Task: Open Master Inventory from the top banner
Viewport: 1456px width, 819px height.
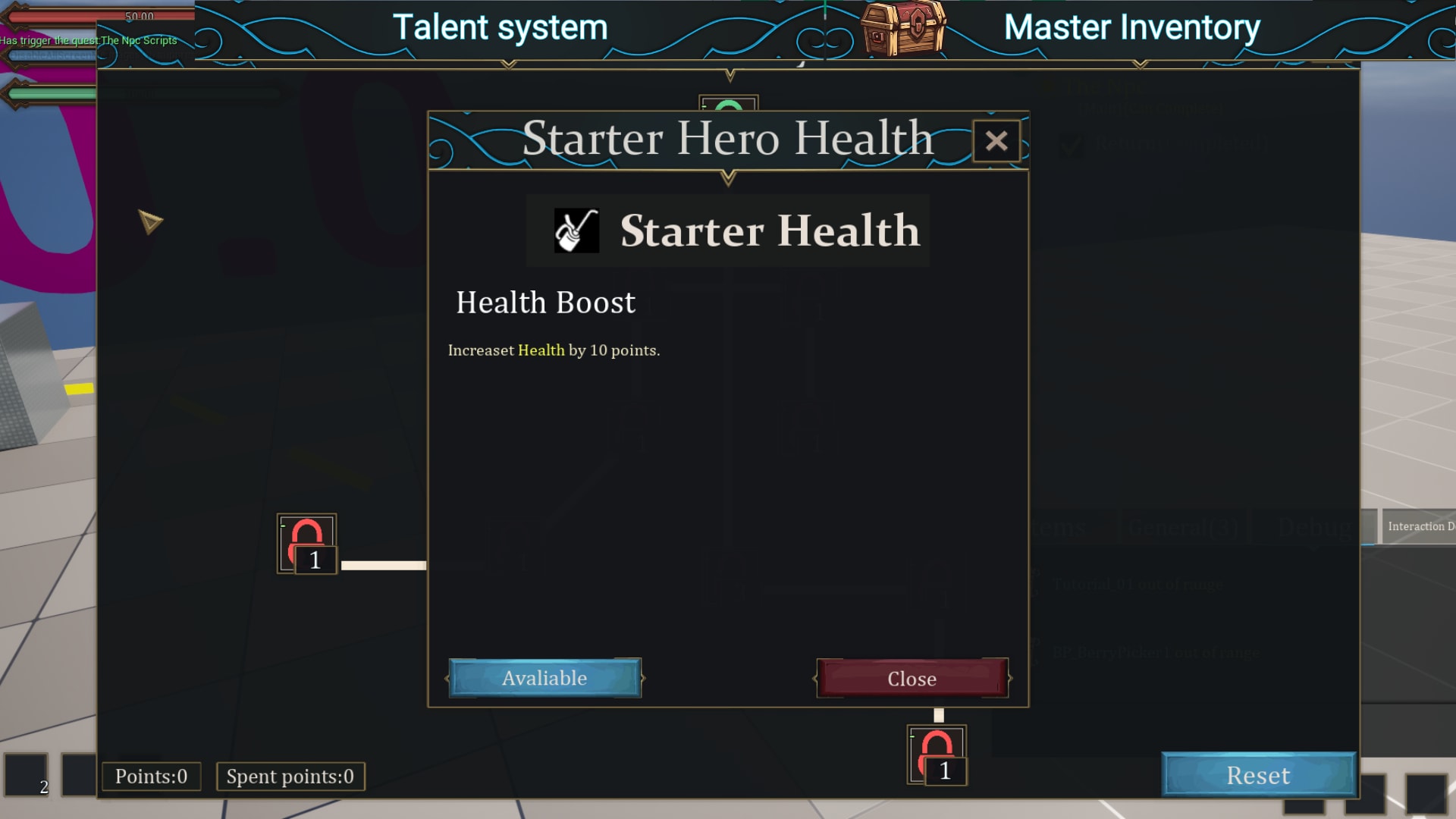Action: tap(1131, 27)
